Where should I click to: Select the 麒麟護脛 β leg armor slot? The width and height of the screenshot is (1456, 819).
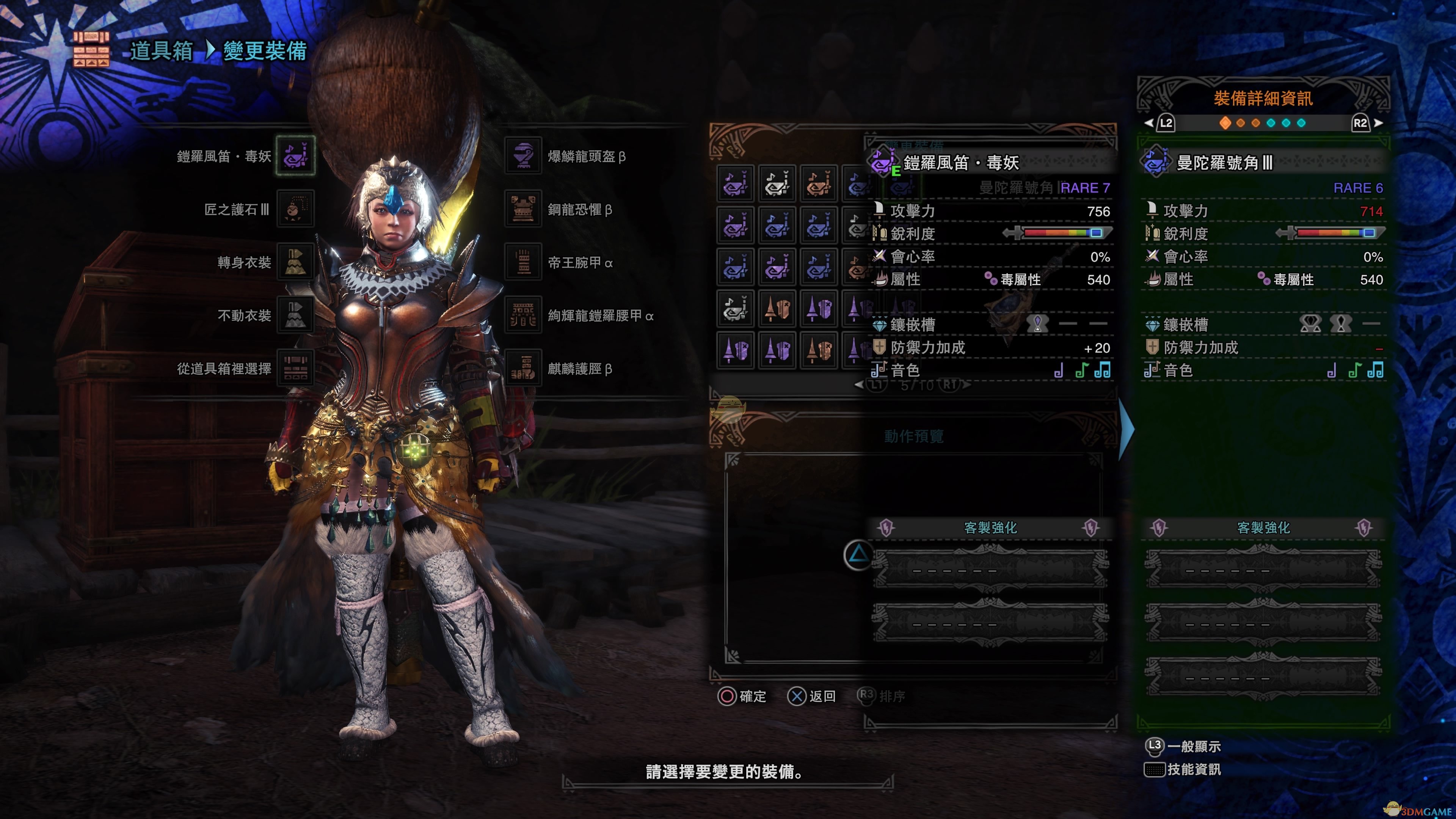pos(523,369)
